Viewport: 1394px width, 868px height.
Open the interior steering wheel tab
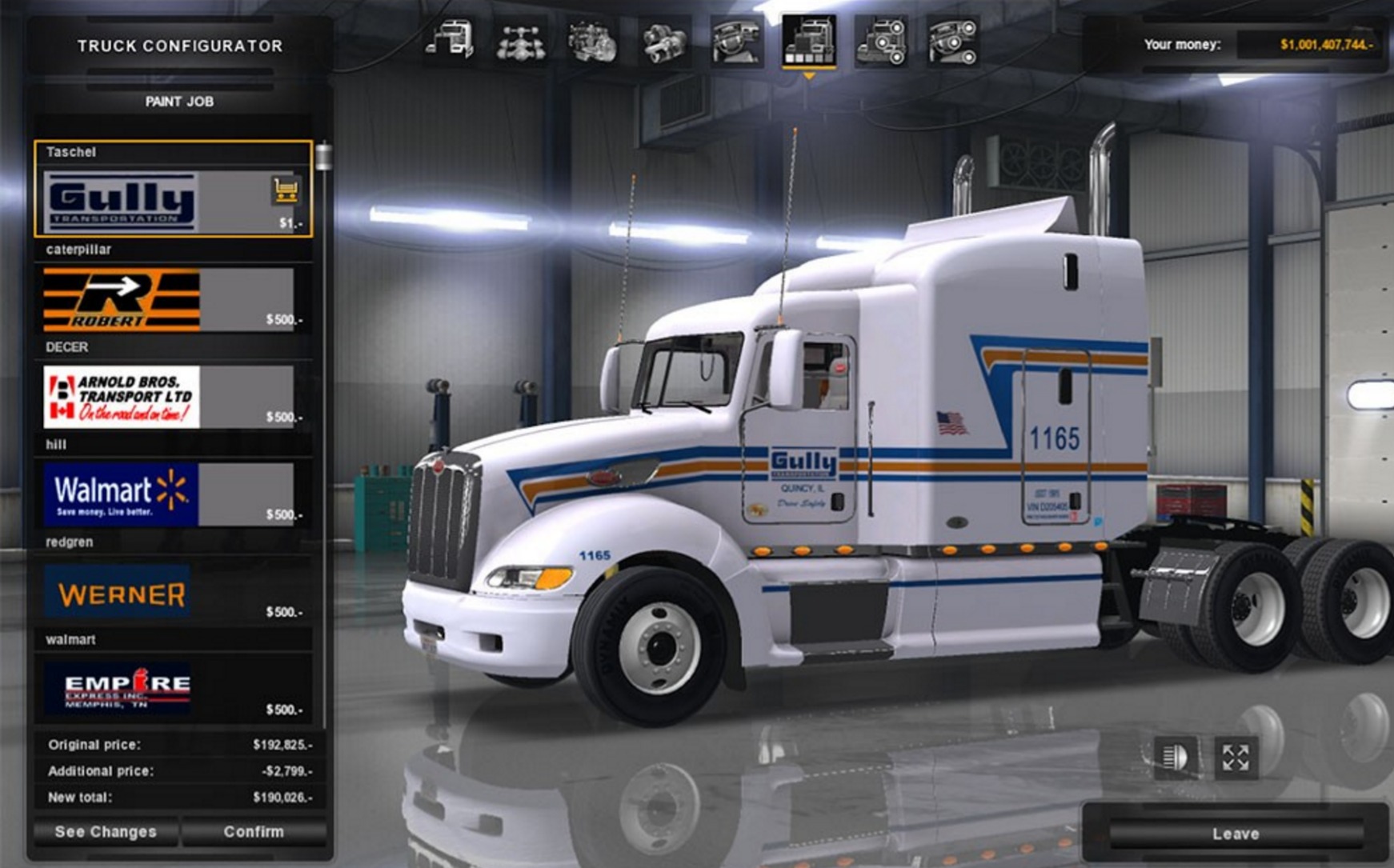point(736,41)
